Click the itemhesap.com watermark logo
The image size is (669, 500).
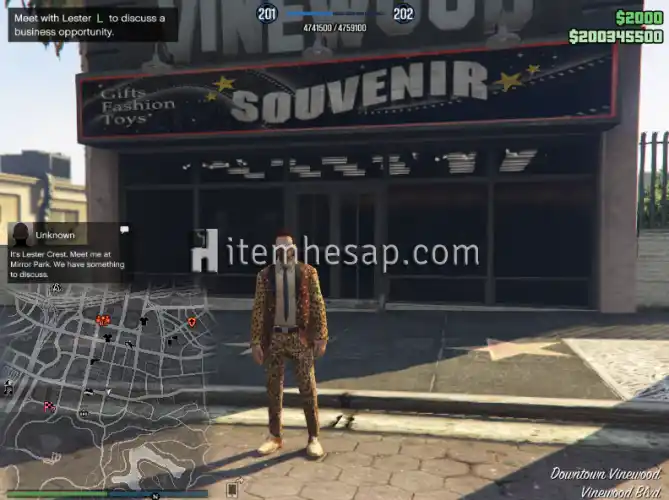pyautogui.click(x=334, y=253)
